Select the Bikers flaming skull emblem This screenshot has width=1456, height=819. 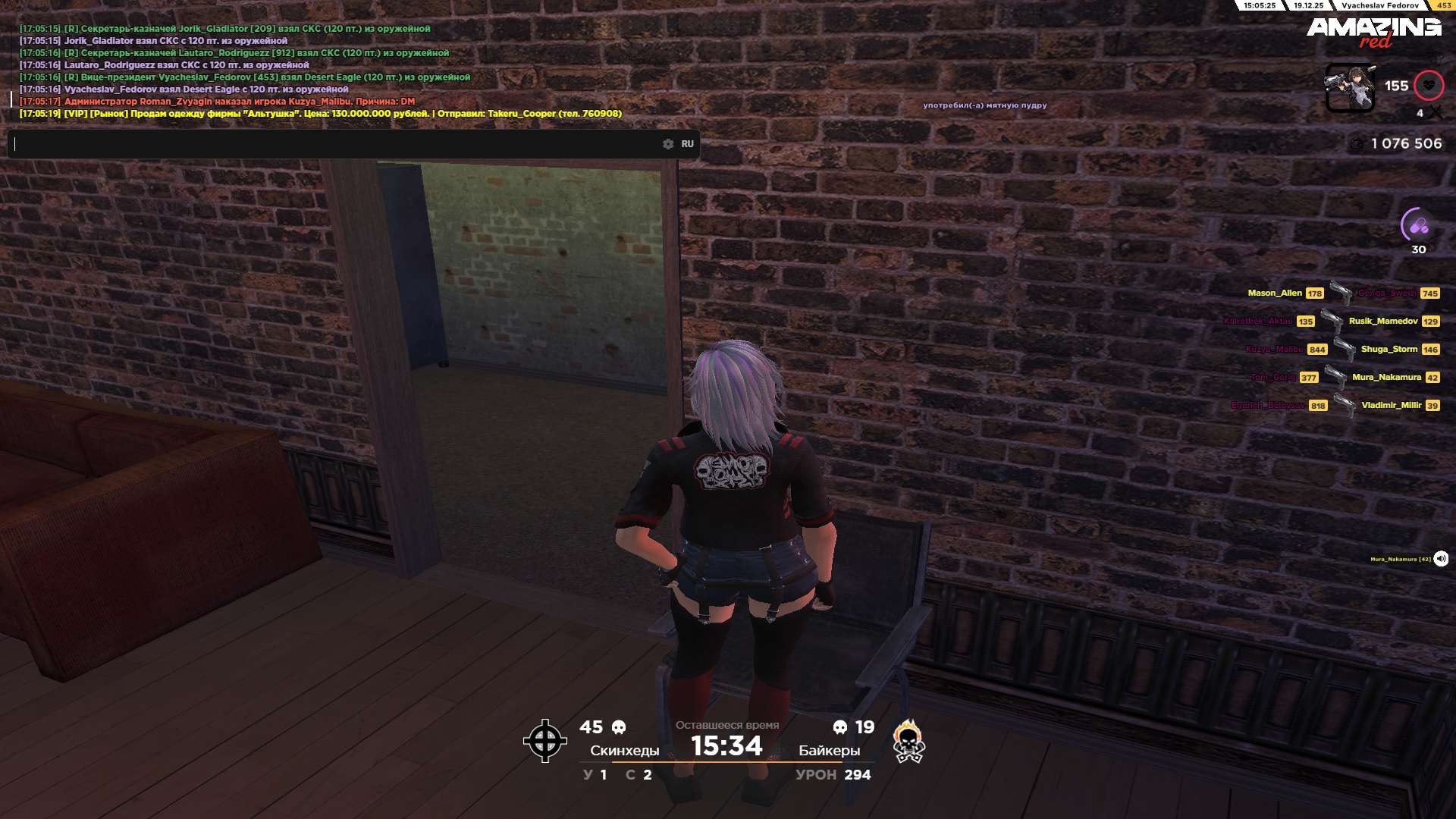[908, 741]
